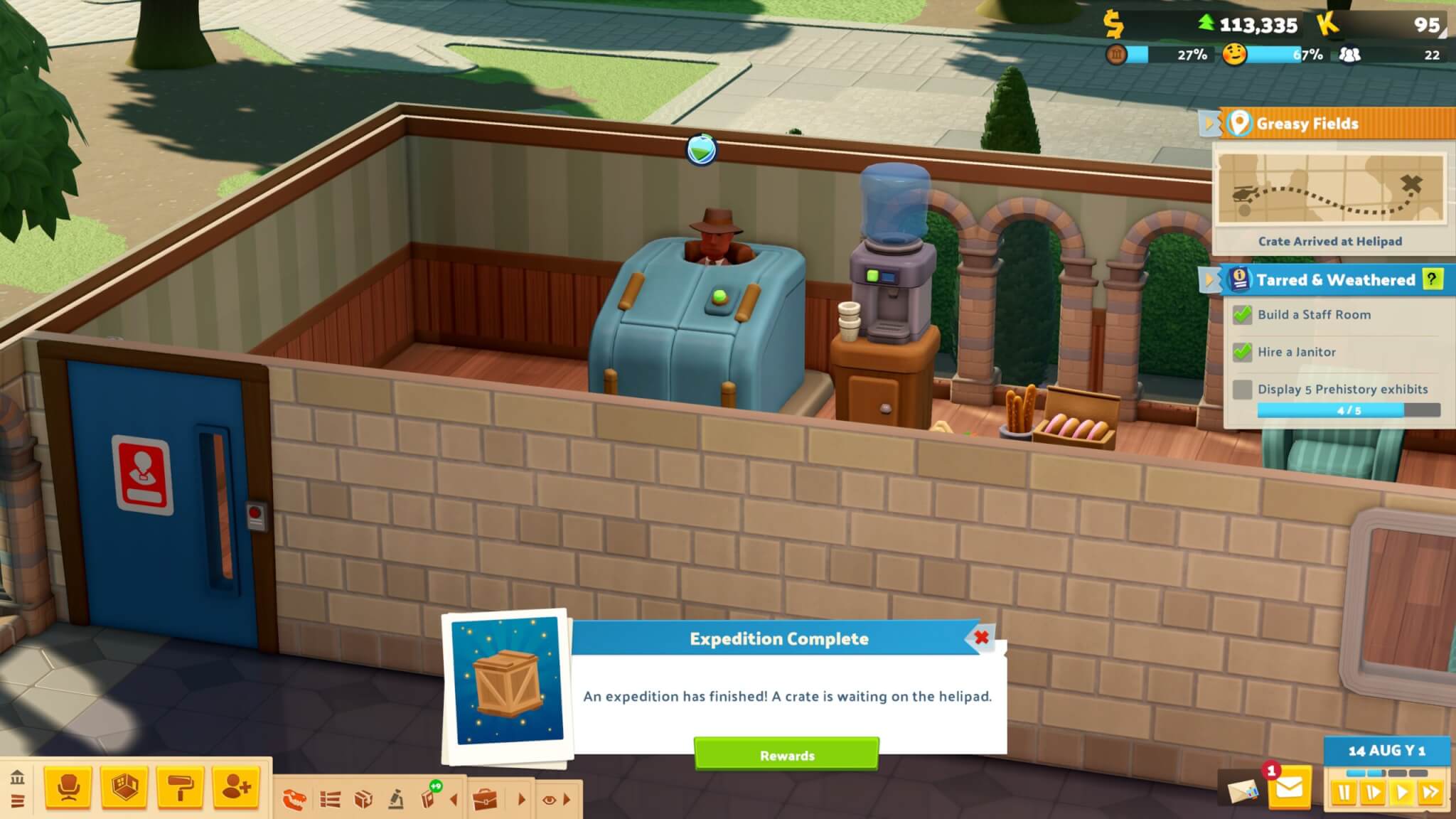Pause the game
1456x819 pixels.
pos(1344,792)
